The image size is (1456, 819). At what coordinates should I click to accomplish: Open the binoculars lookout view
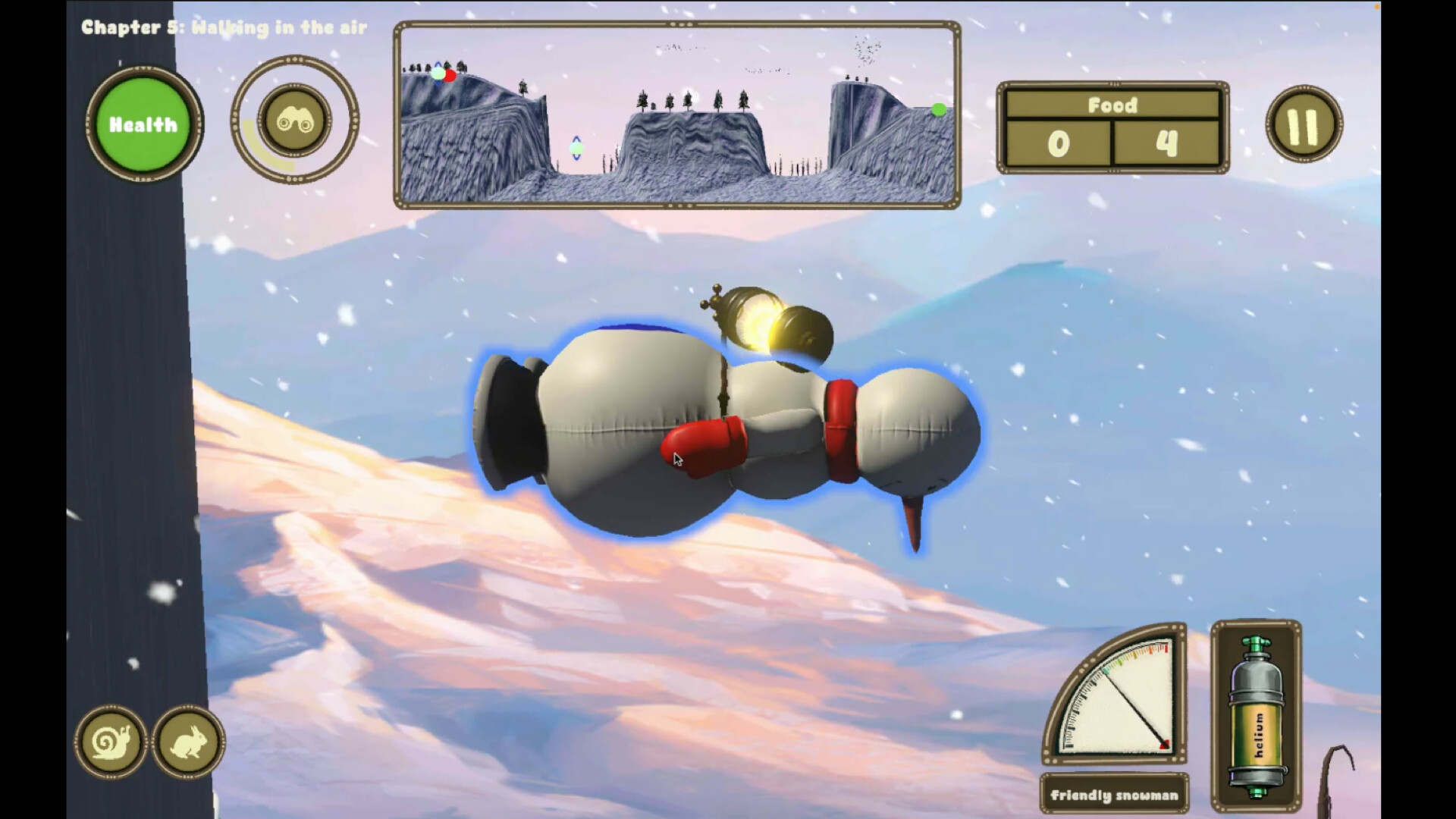tap(296, 124)
